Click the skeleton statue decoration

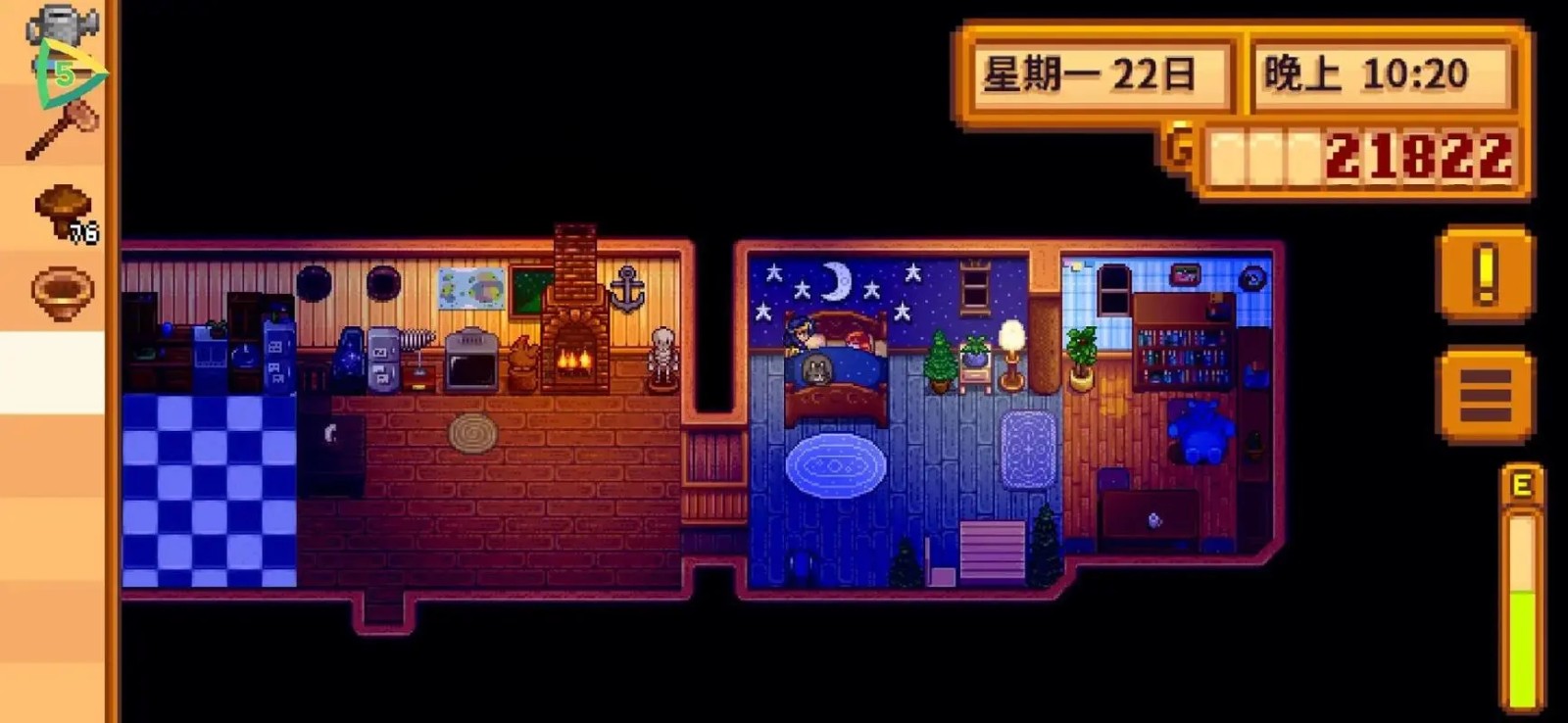[x=661, y=355]
